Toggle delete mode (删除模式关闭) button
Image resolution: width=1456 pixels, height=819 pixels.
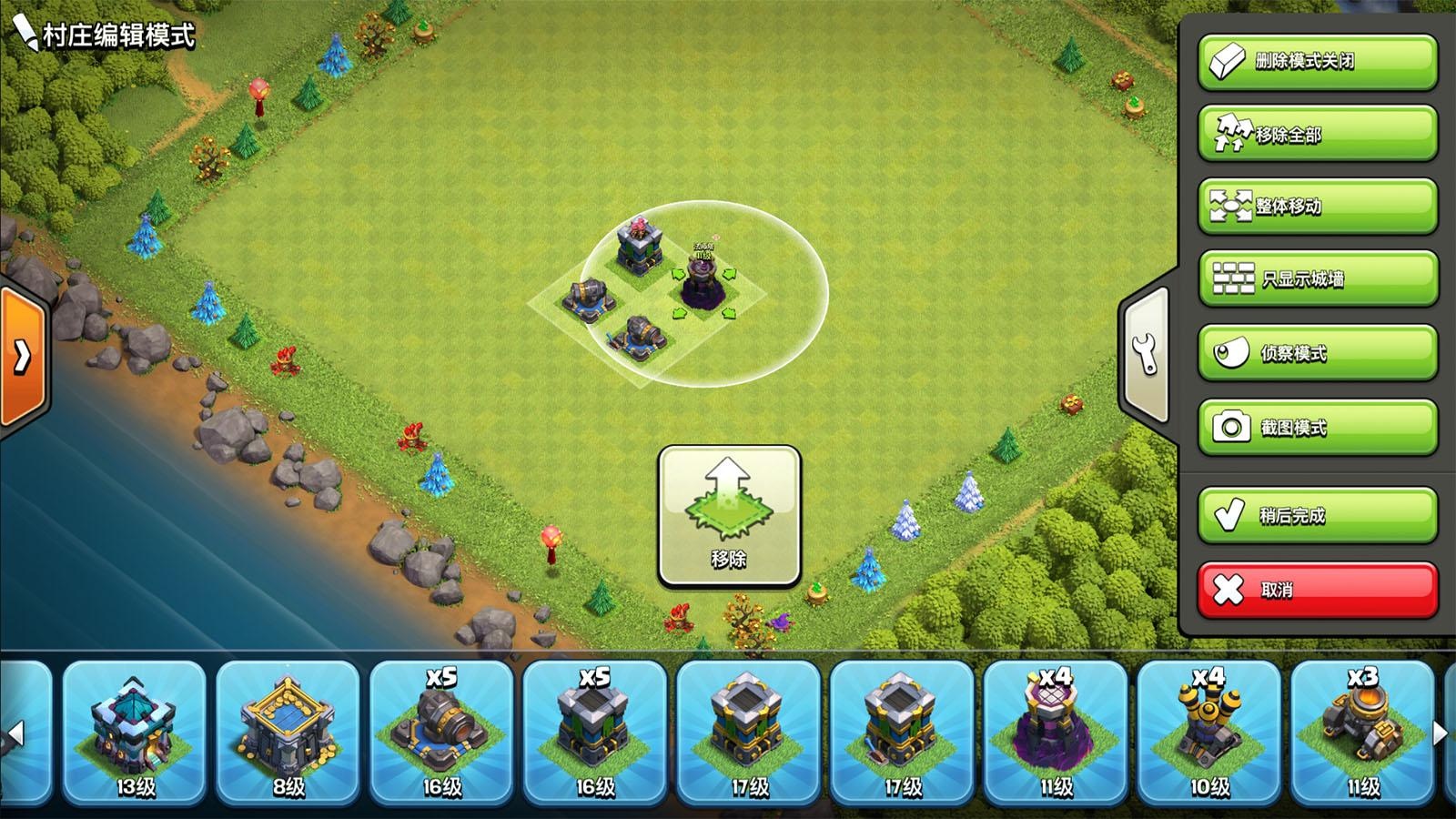coord(1317,62)
